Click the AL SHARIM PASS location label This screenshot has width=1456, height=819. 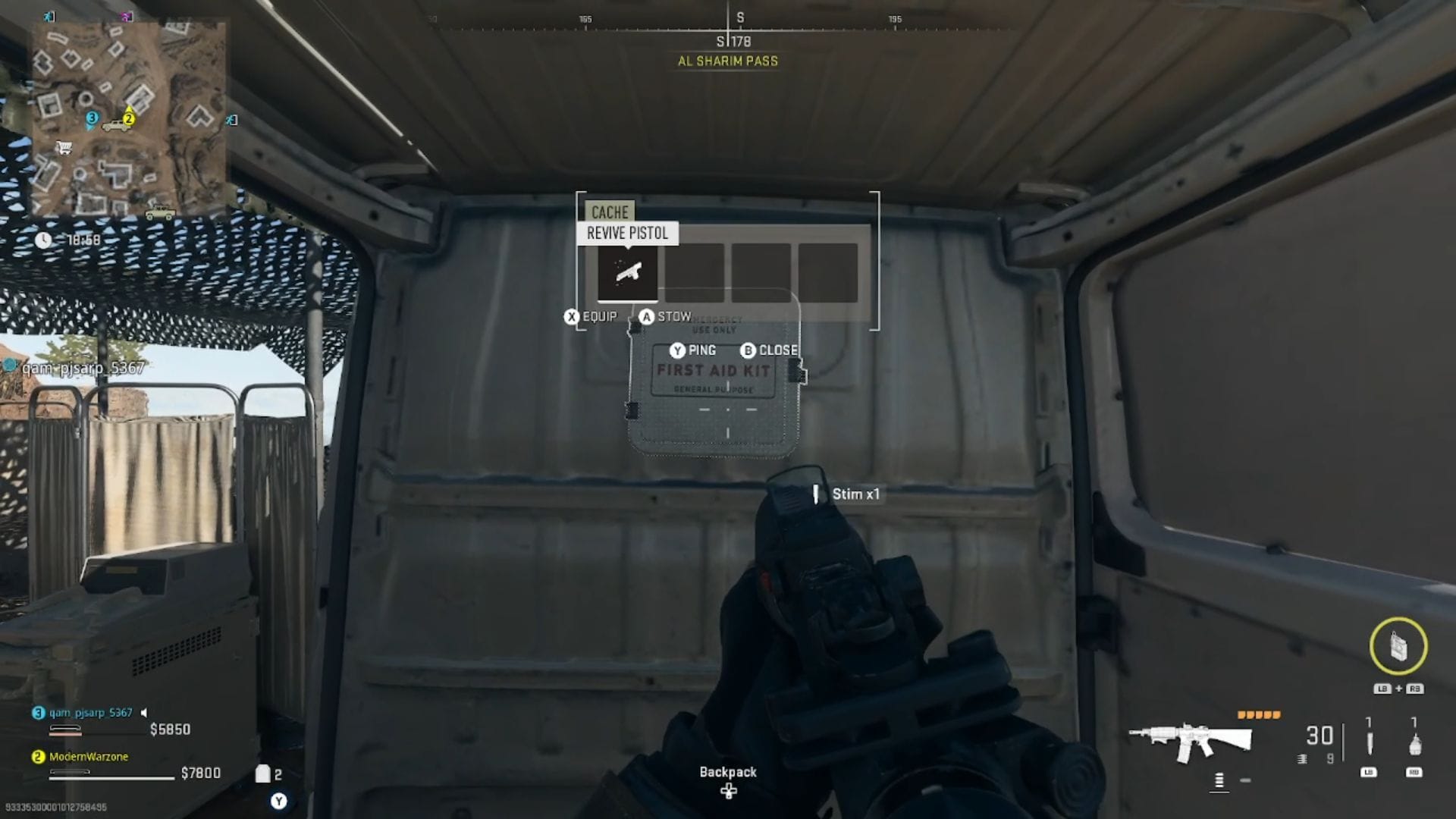point(727,61)
